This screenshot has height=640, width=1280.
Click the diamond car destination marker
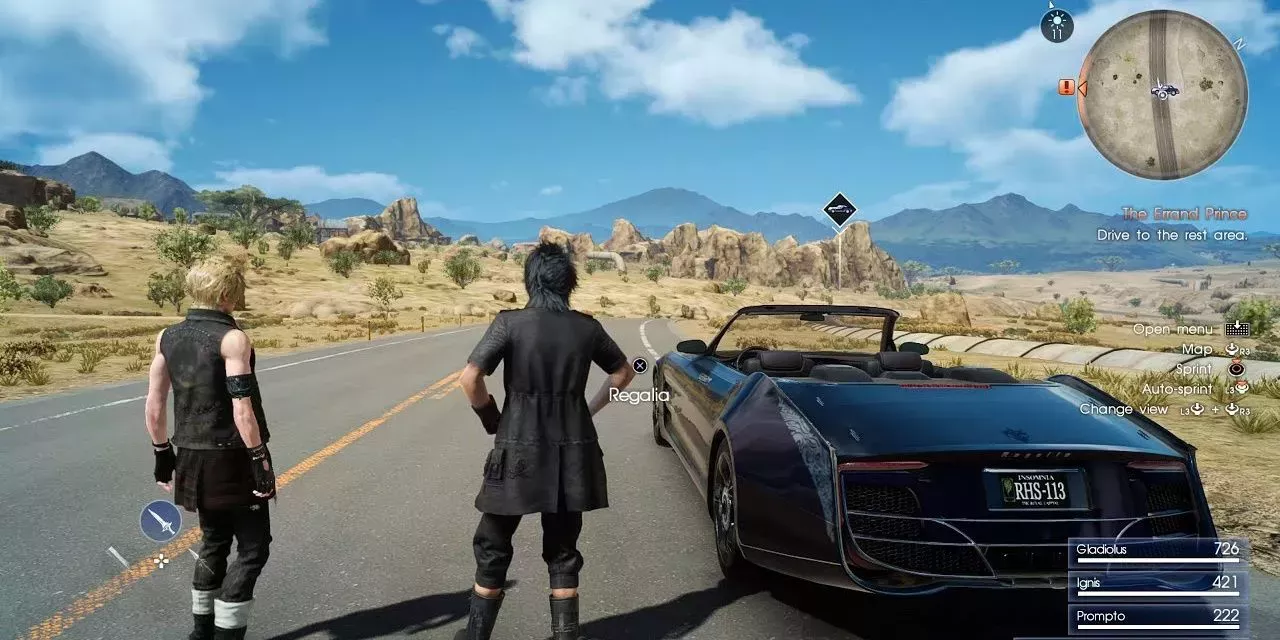840,210
